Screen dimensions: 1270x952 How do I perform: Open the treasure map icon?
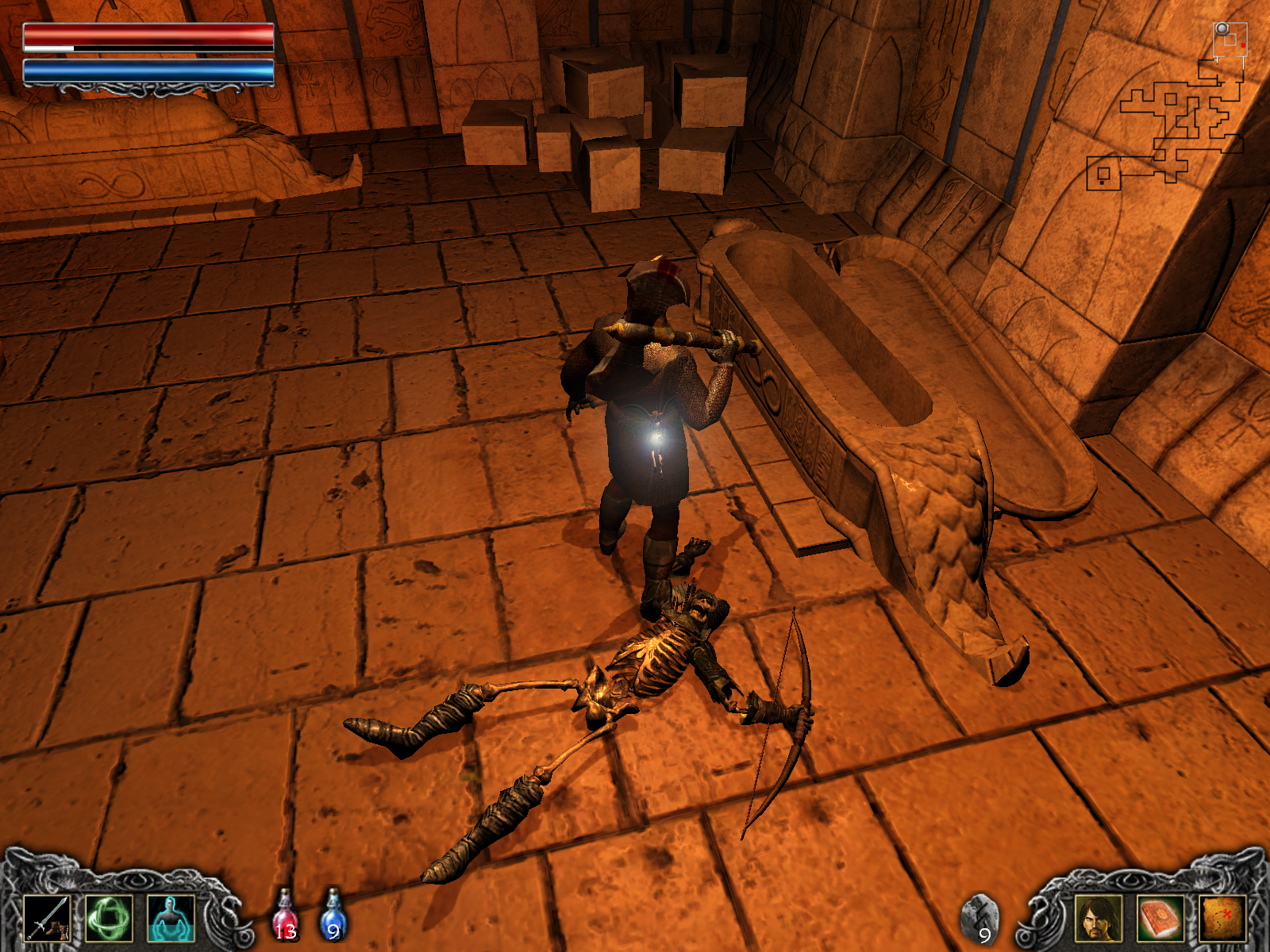[x=1222, y=918]
